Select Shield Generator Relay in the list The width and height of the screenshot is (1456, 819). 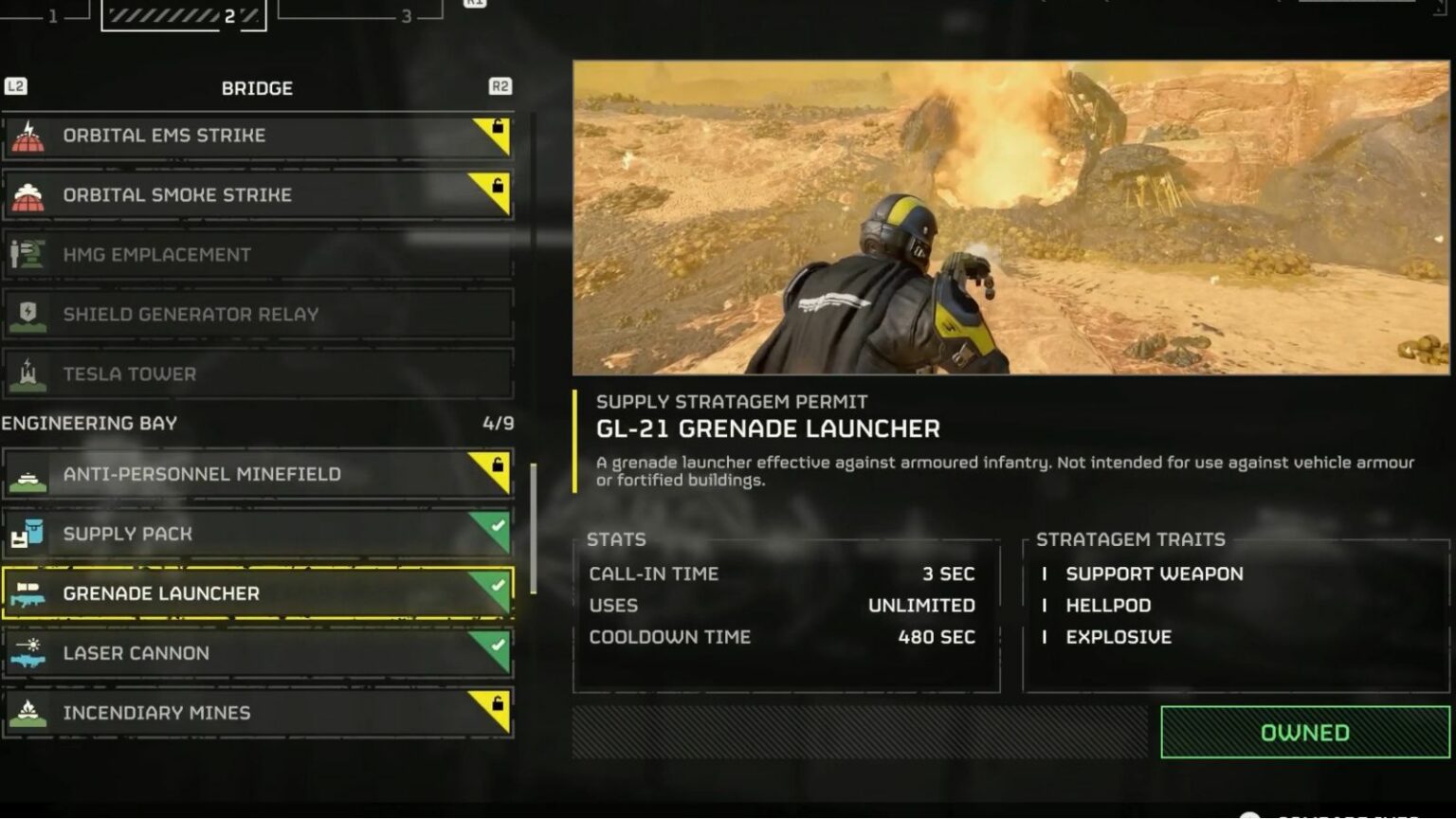(x=256, y=315)
